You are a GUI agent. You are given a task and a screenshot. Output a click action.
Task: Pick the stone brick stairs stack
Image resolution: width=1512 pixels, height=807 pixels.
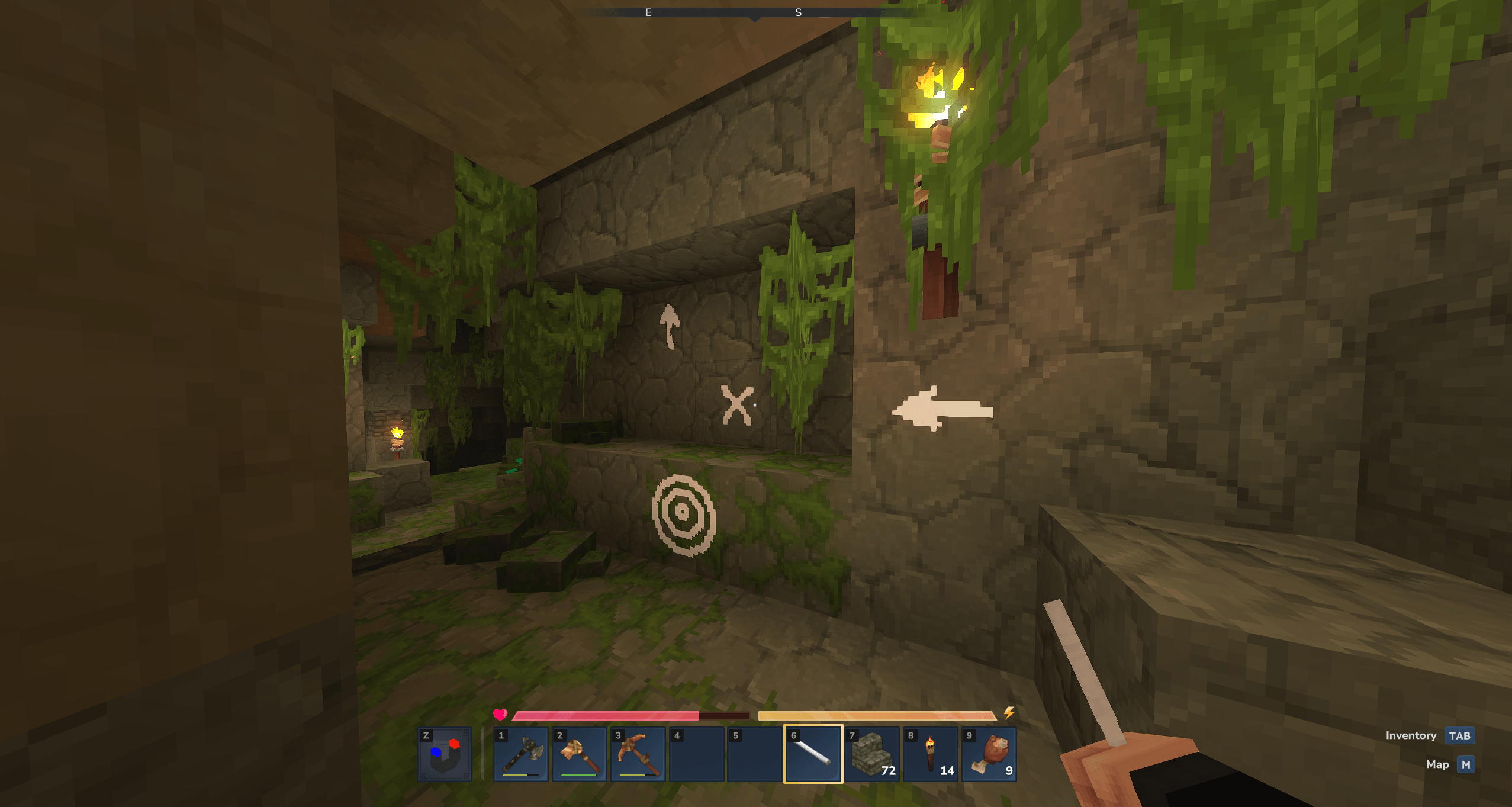pos(871,754)
